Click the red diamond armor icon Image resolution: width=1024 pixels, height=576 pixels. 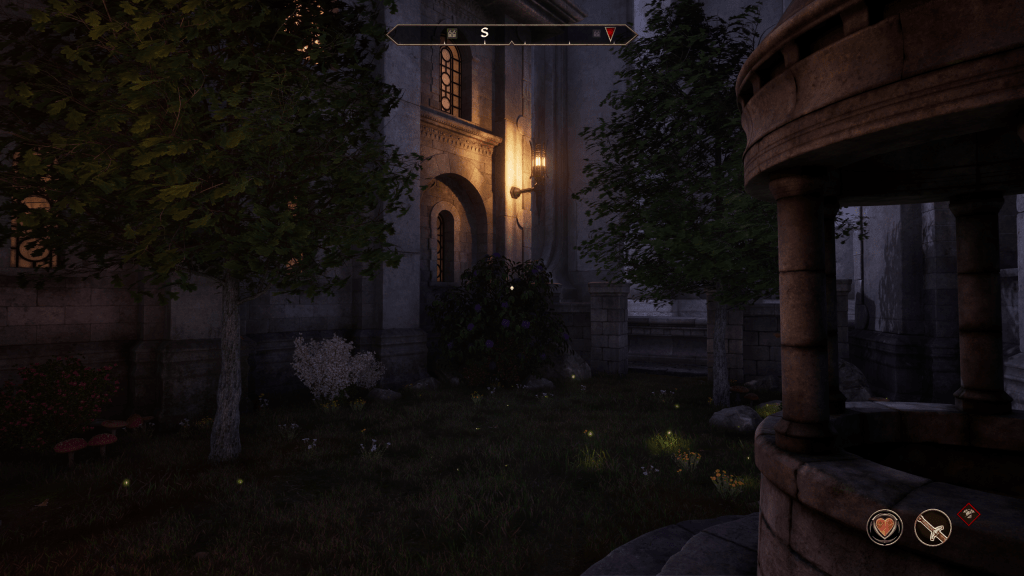[x=968, y=514]
